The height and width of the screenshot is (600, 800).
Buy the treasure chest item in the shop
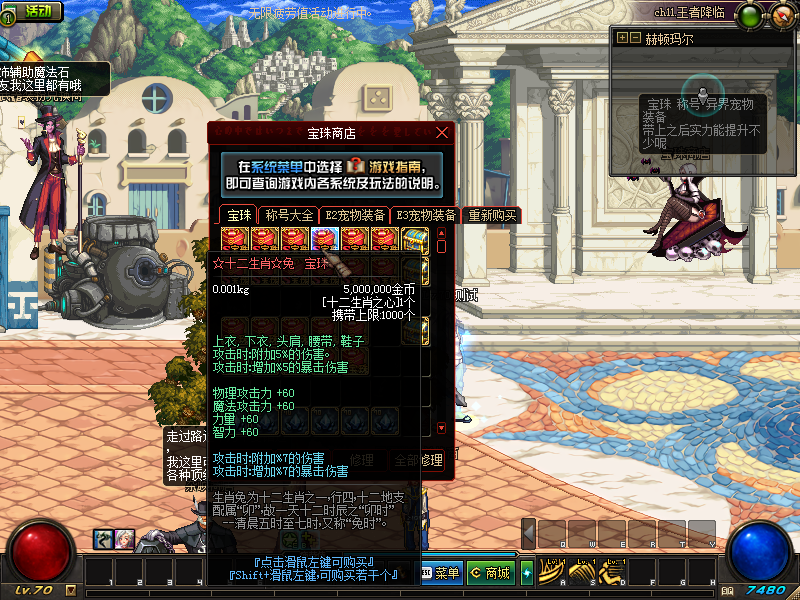coord(415,239)
